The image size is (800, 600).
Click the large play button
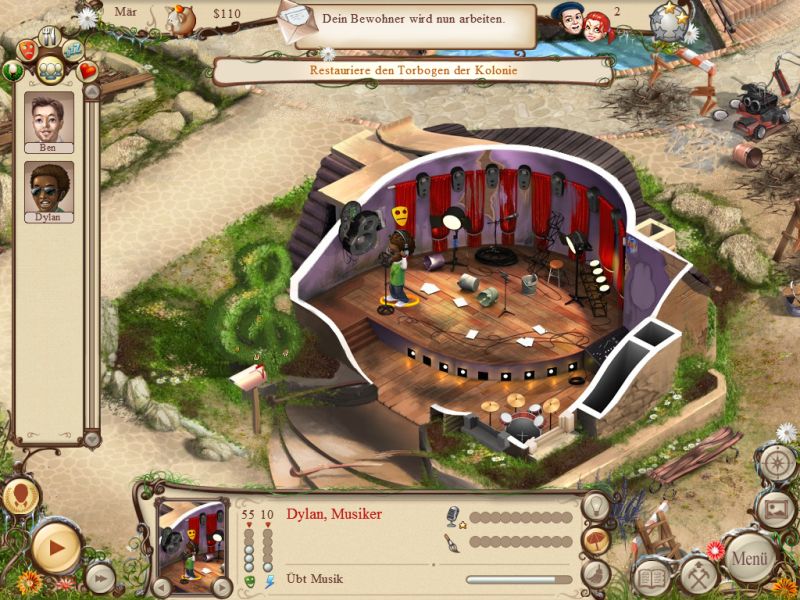[55, 547]
